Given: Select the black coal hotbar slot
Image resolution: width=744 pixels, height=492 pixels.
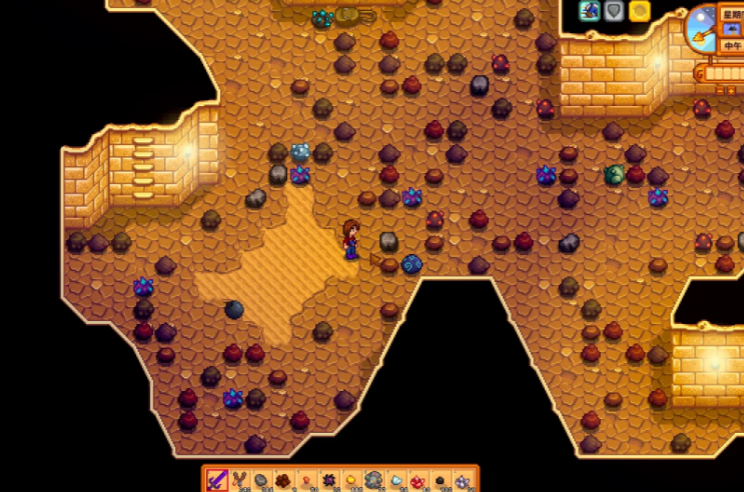Looking at the screenshot, I should click(439, 480).
